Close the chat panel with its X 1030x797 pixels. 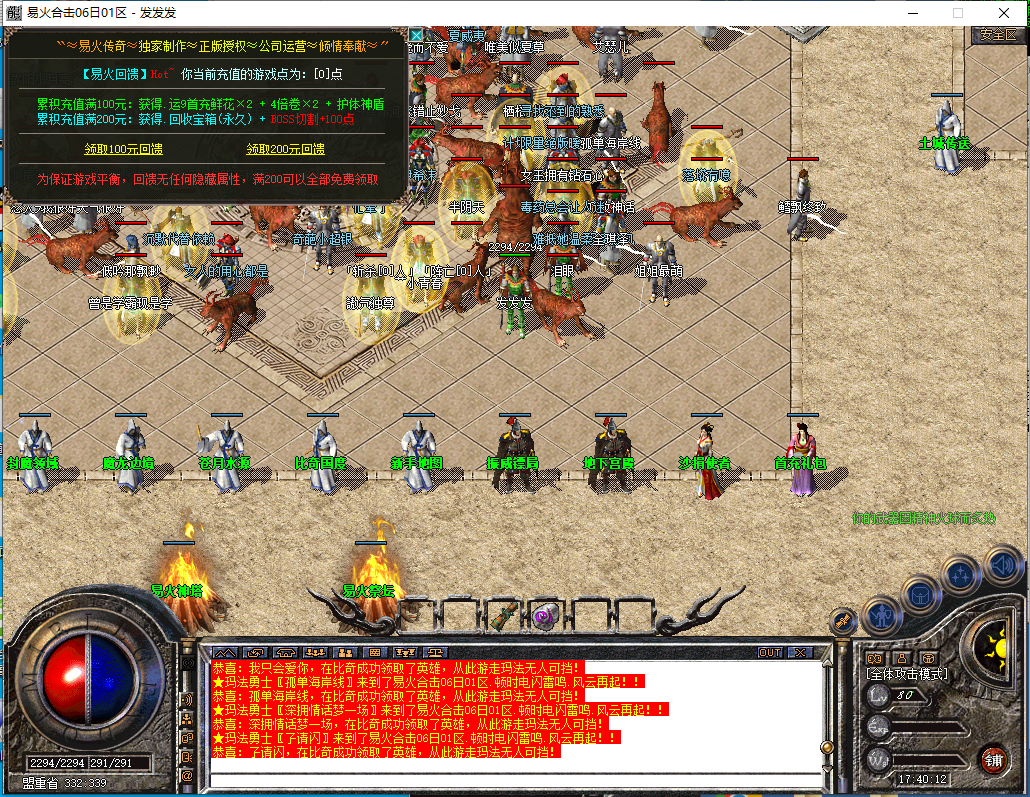point(799,652)
